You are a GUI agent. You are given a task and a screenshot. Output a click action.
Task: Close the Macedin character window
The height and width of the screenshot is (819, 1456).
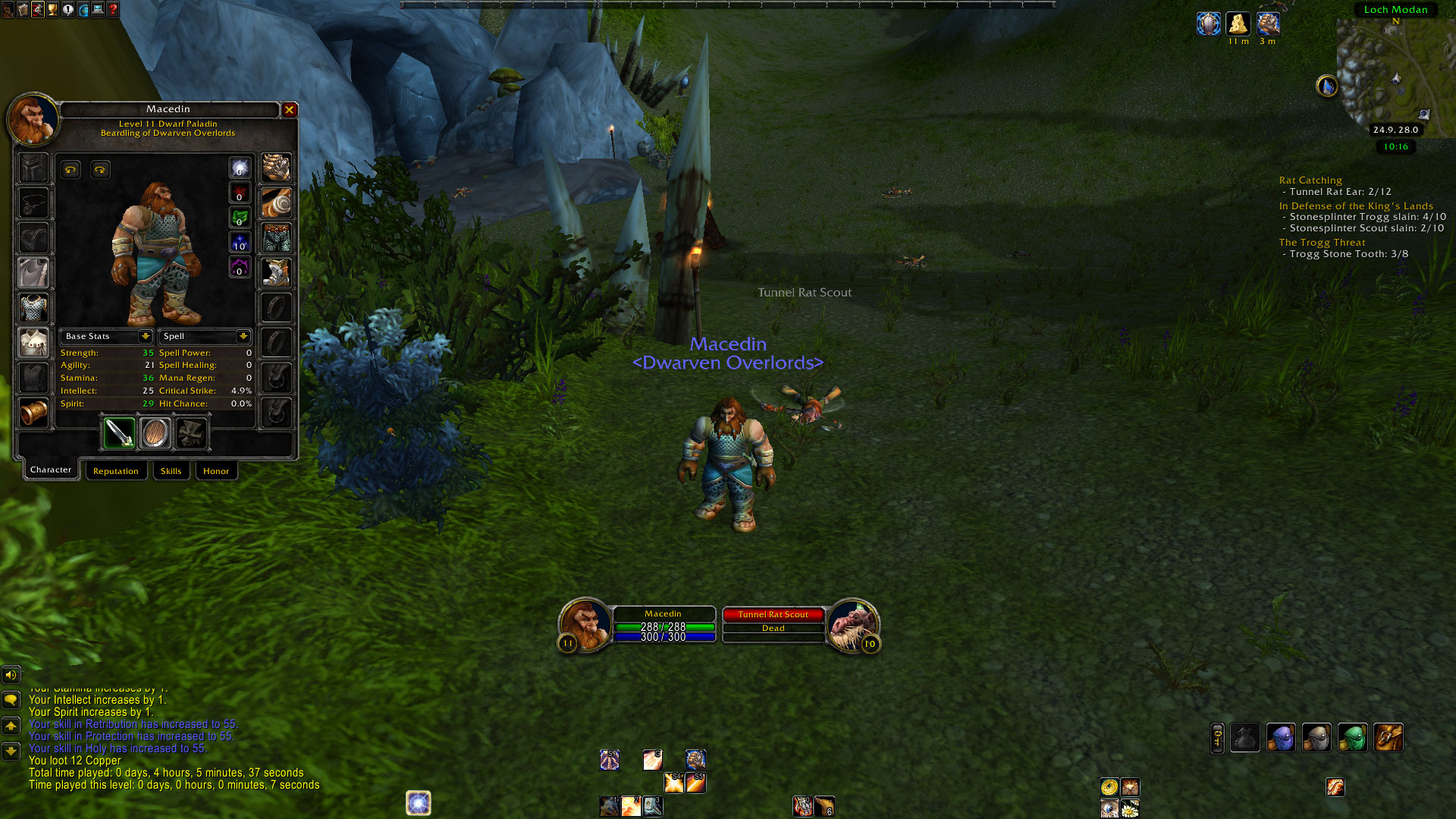tap(289, 110)
